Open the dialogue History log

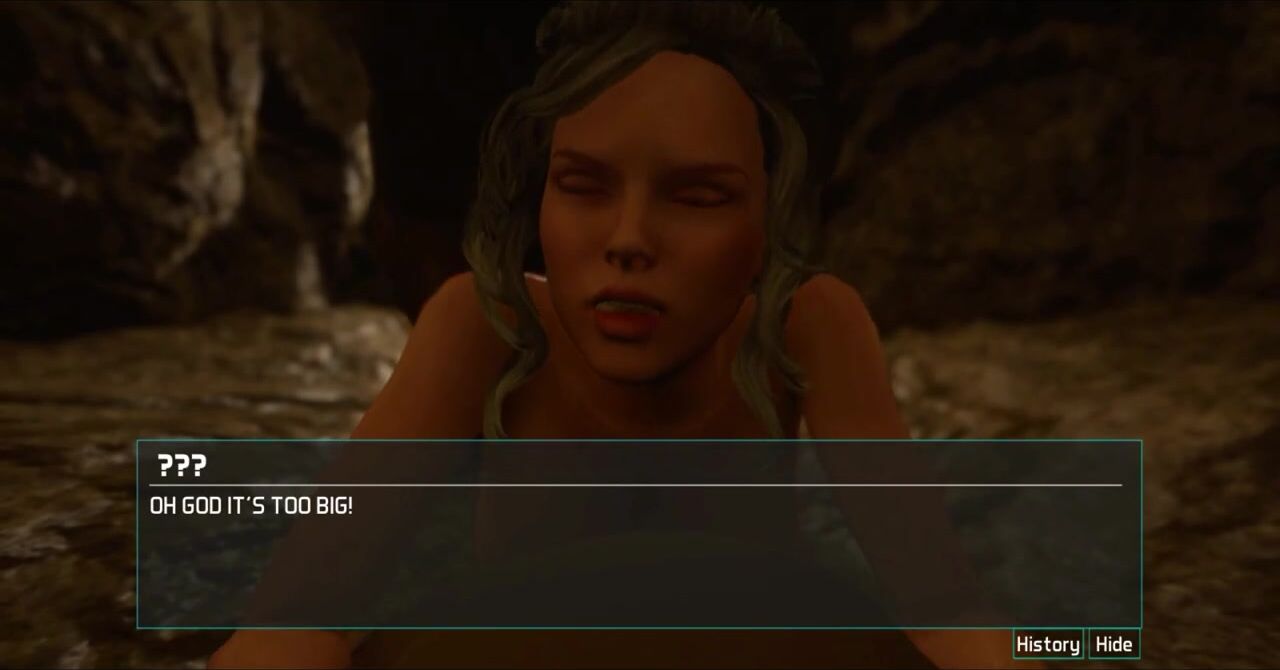[x=1047, y=644]
